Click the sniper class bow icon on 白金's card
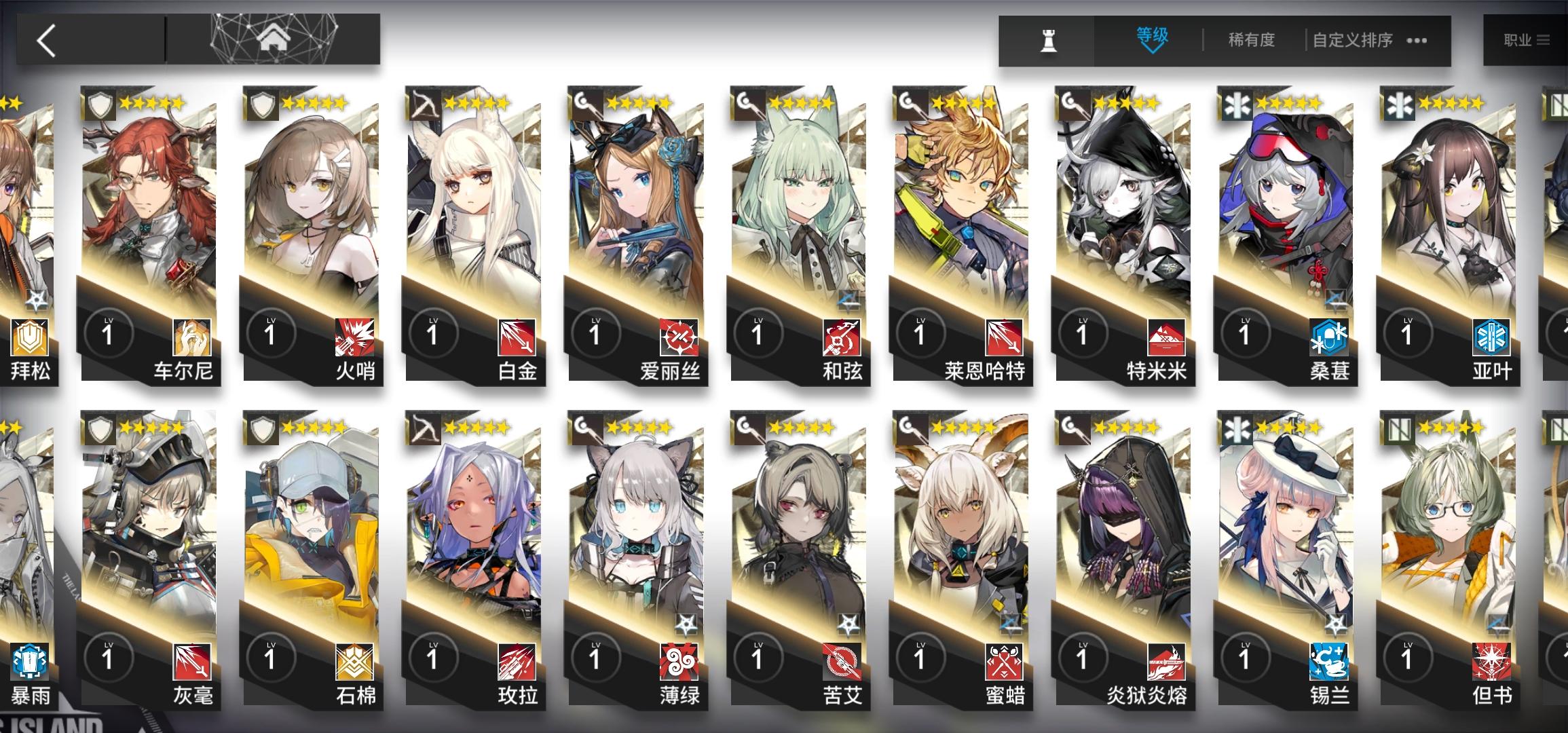Viewport: 1568px width, 733px height. pyautogui.click(x=424, y=103)
